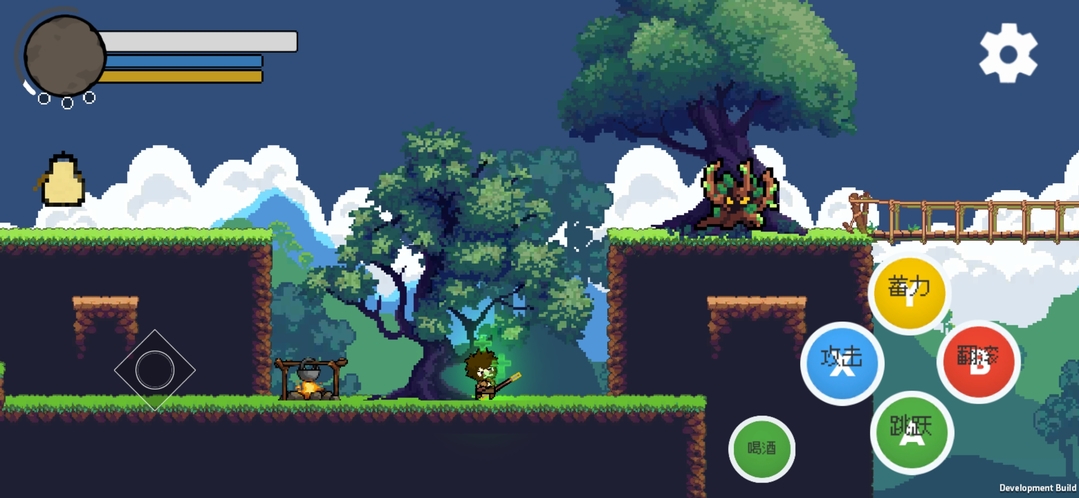Tap the red 翻滚 roll button
Screen dimensions: 1079x498
coord(978,361)
